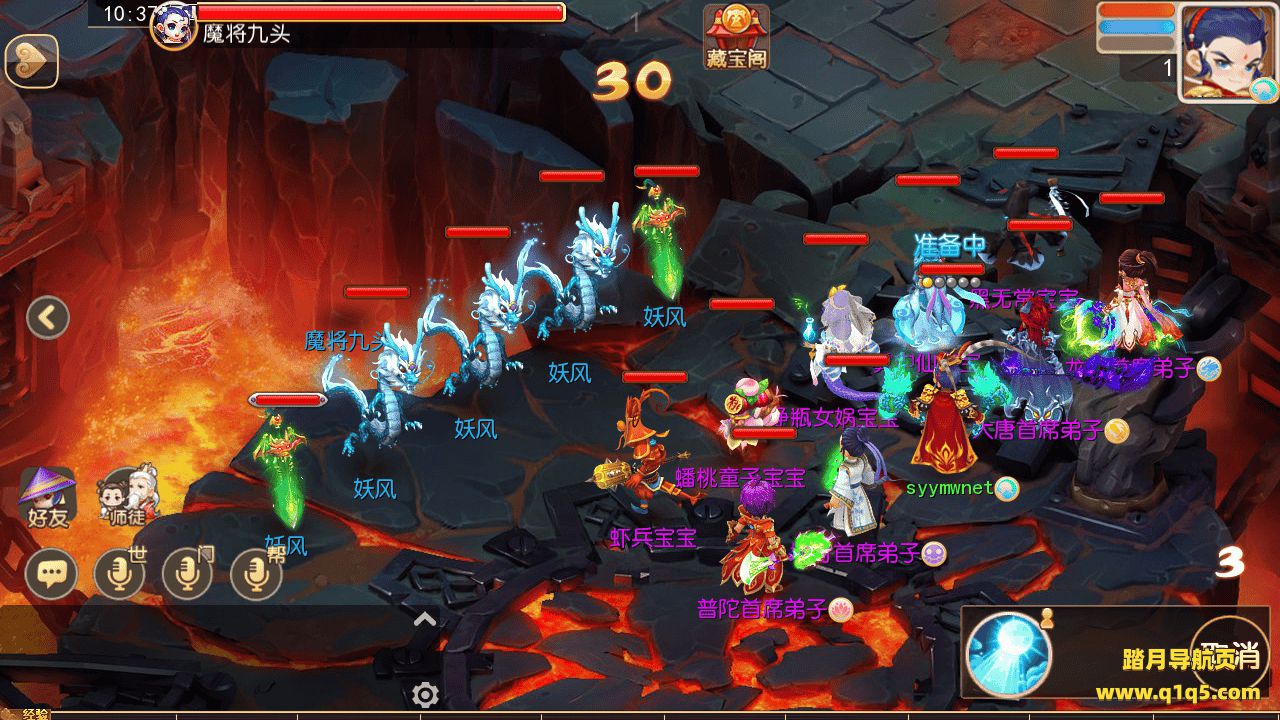1280x720 pixels.
Task: Open the gear settings icon
Action: (425, 694)
